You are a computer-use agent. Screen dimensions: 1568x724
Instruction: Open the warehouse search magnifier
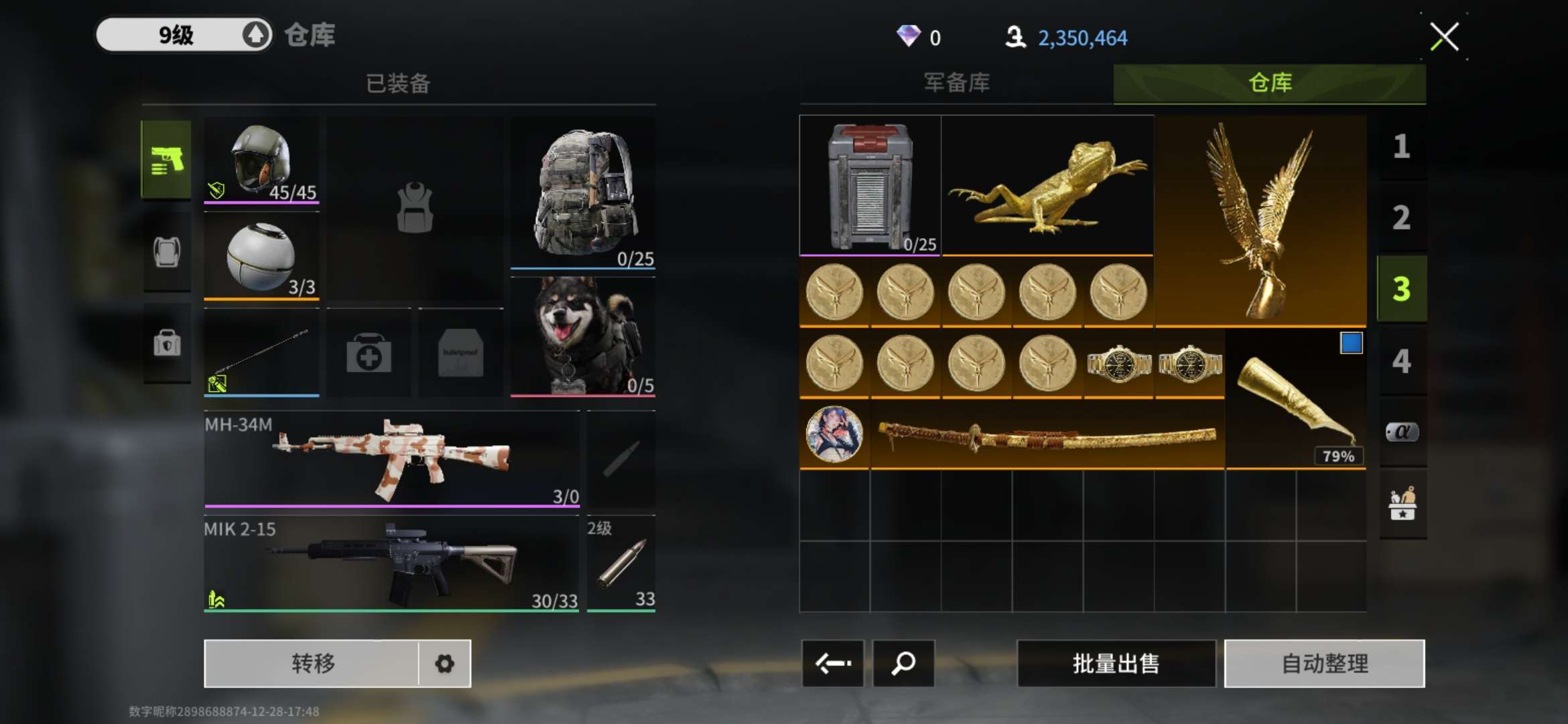pyautogui.click(x=903, y=664)
